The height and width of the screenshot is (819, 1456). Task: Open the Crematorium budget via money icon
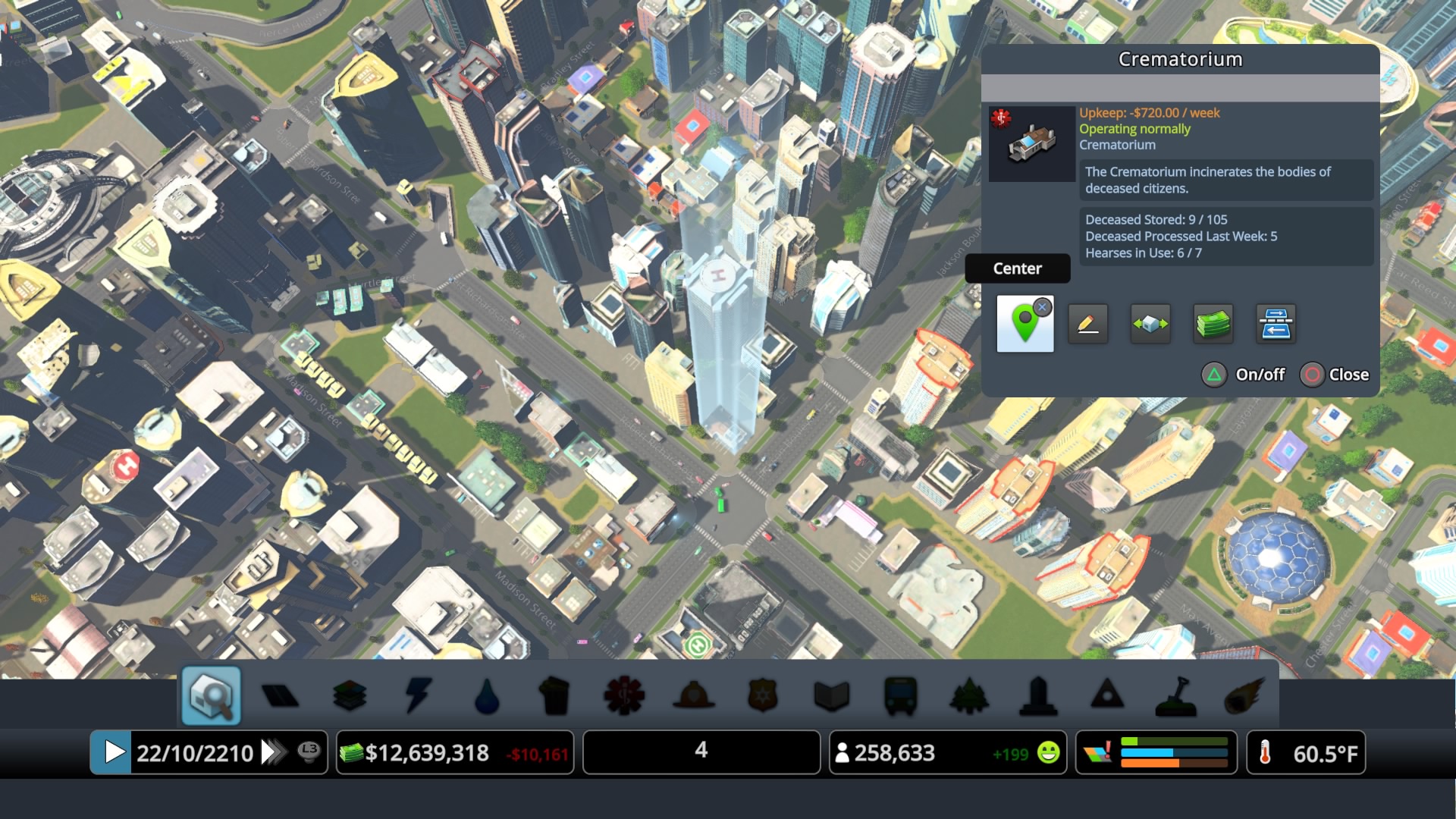(x=1212, y=324)
